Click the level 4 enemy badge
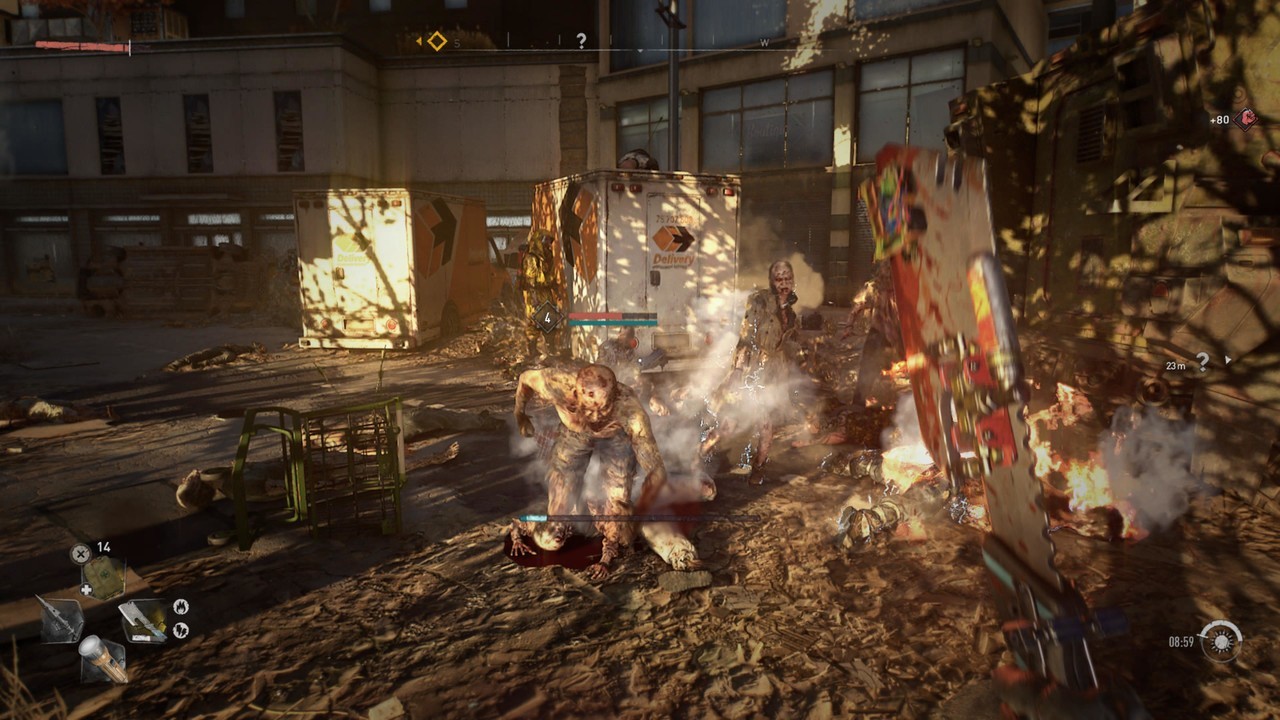 546,315
